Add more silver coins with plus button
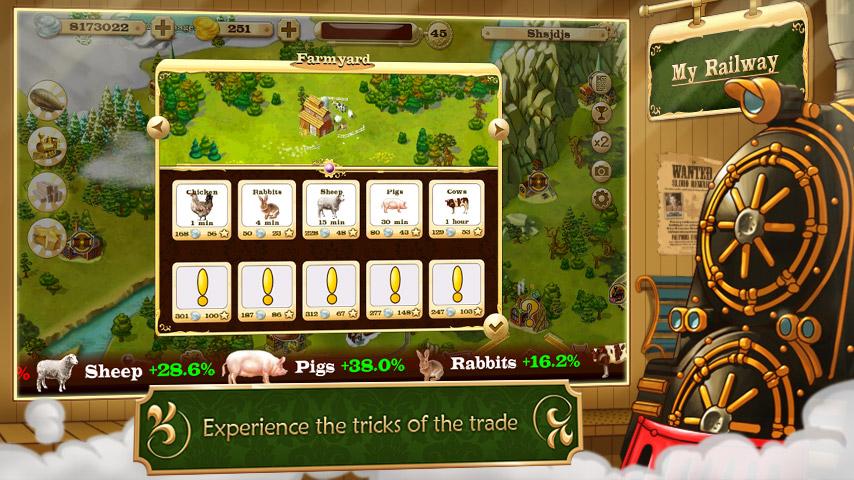This screenshot has height=480, width=854. click(163, 29)
